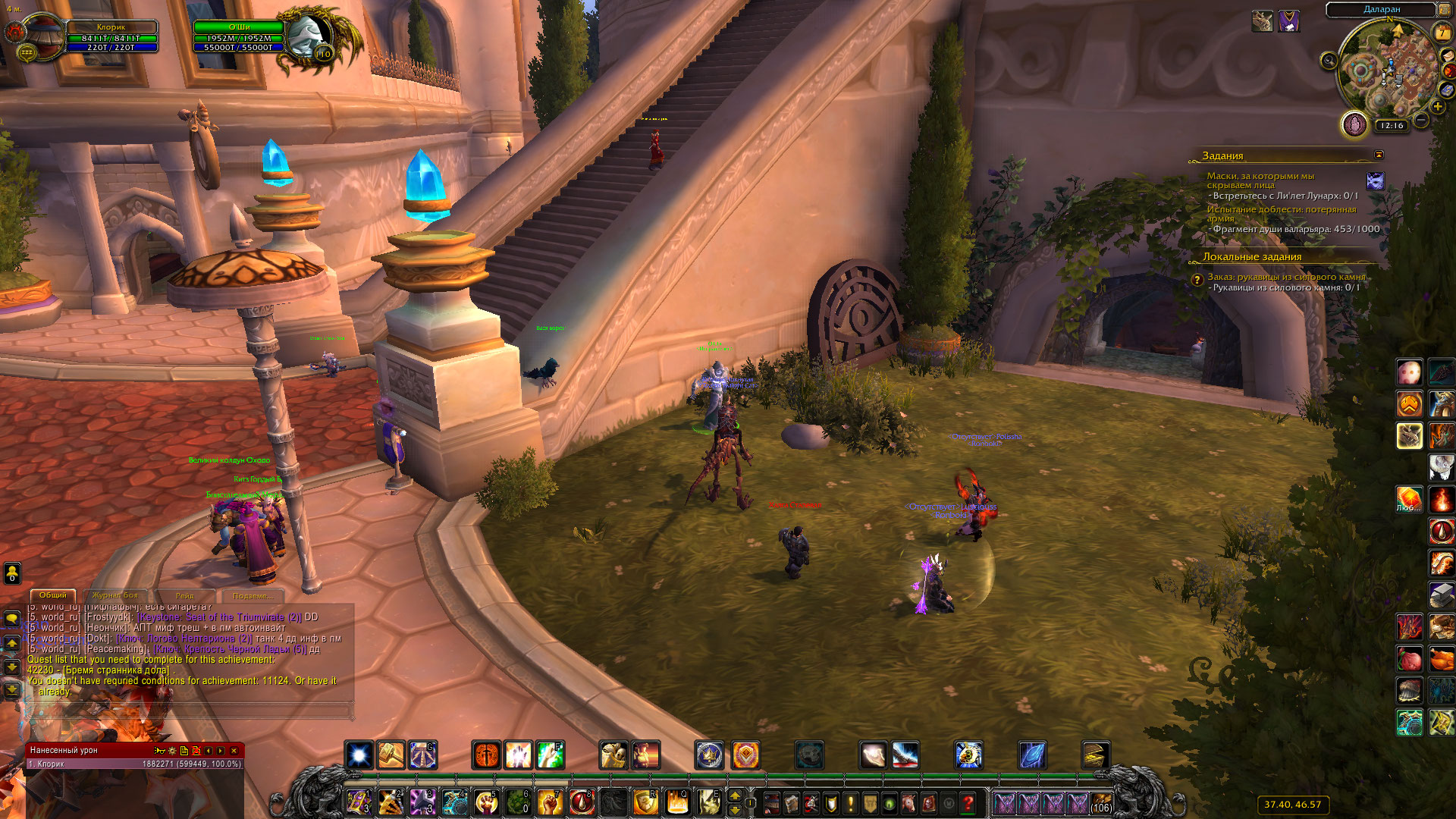Close the Нанесенный урон damage meter window
The height and width of the screenshot is (819, 1456).
[234, 751]
